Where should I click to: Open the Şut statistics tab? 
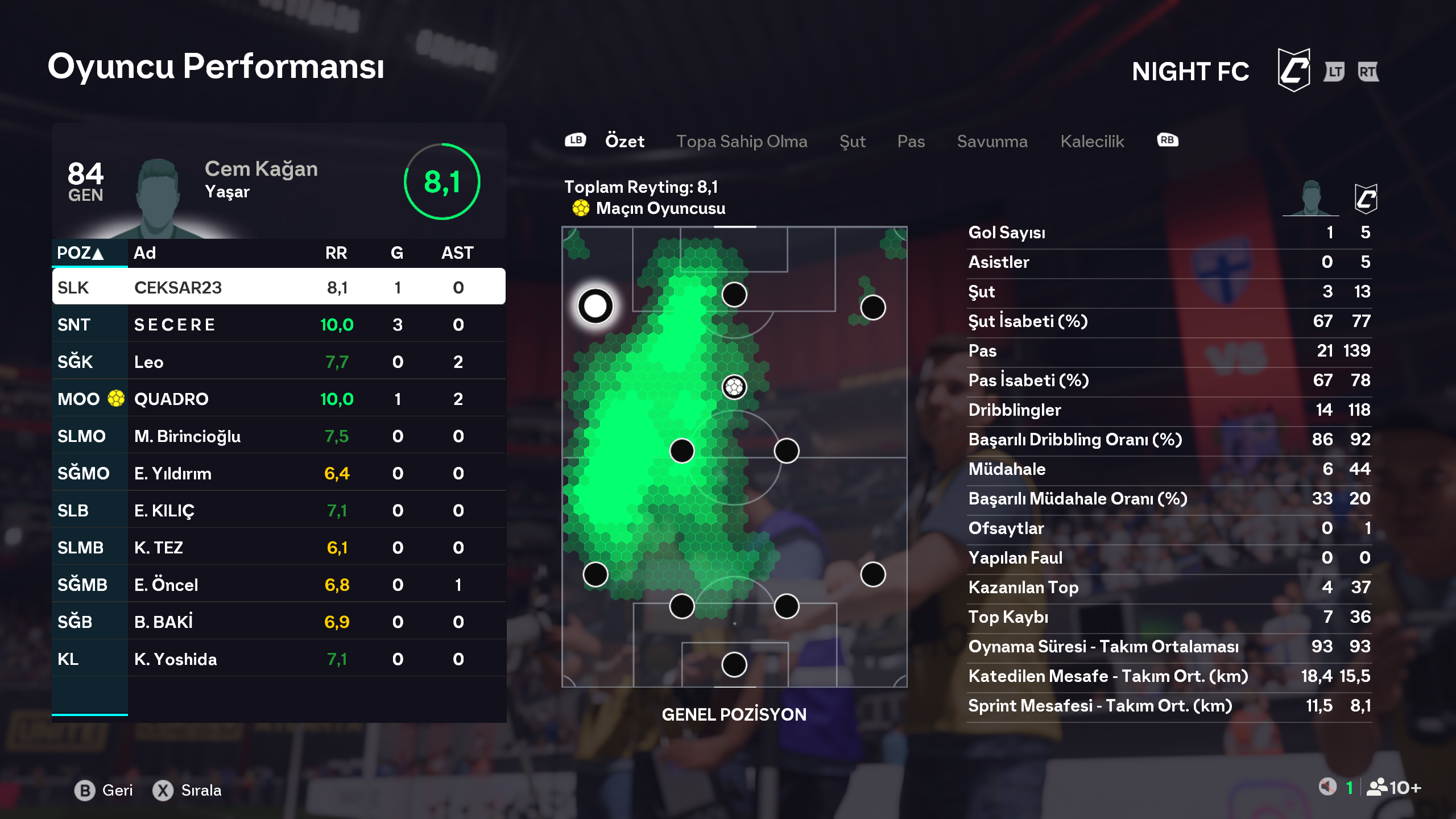(852, 141)
